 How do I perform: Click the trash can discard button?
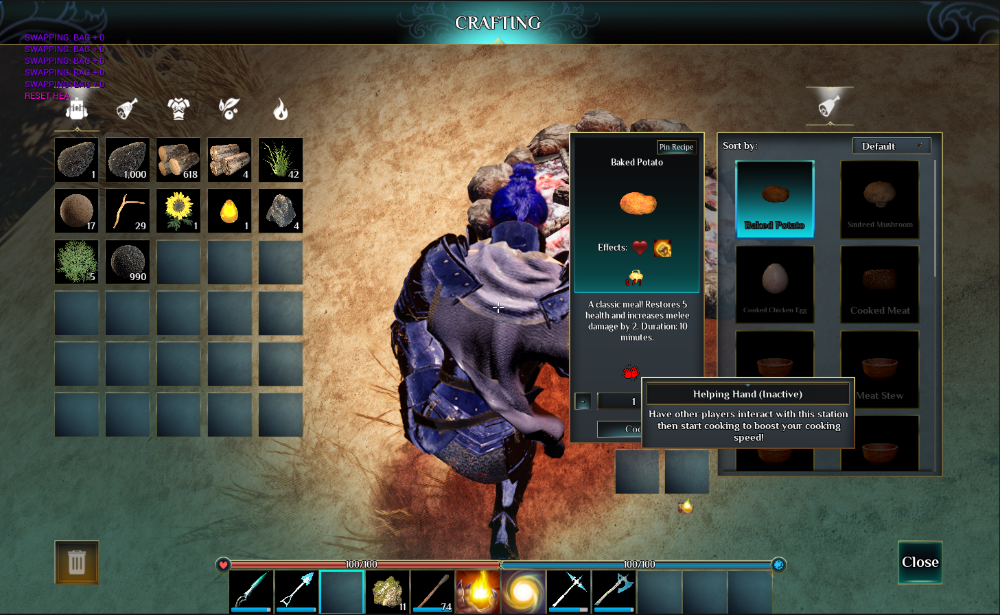pyautogui.click(x=76, y=562)
